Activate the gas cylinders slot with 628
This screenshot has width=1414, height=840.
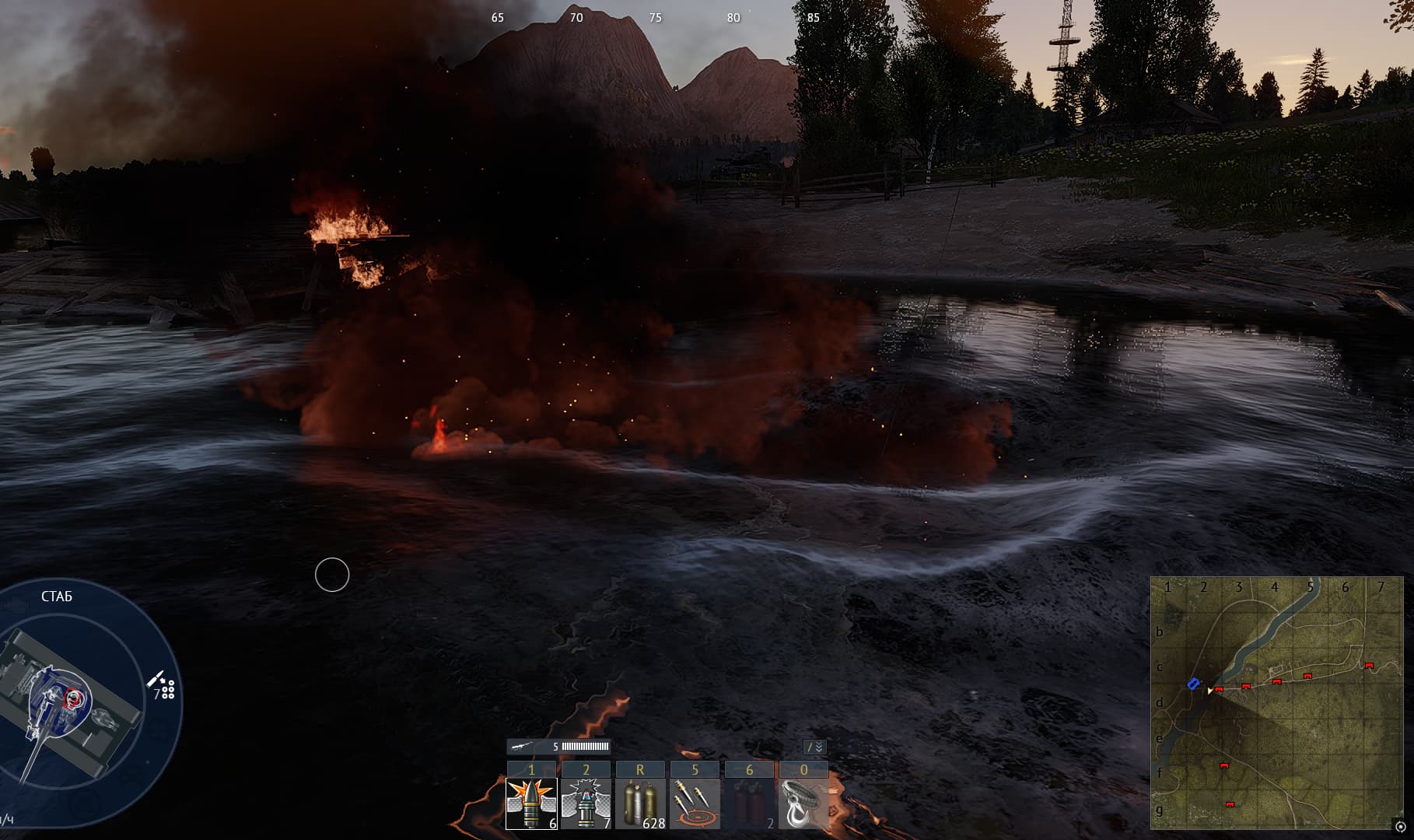coord(640,803)
